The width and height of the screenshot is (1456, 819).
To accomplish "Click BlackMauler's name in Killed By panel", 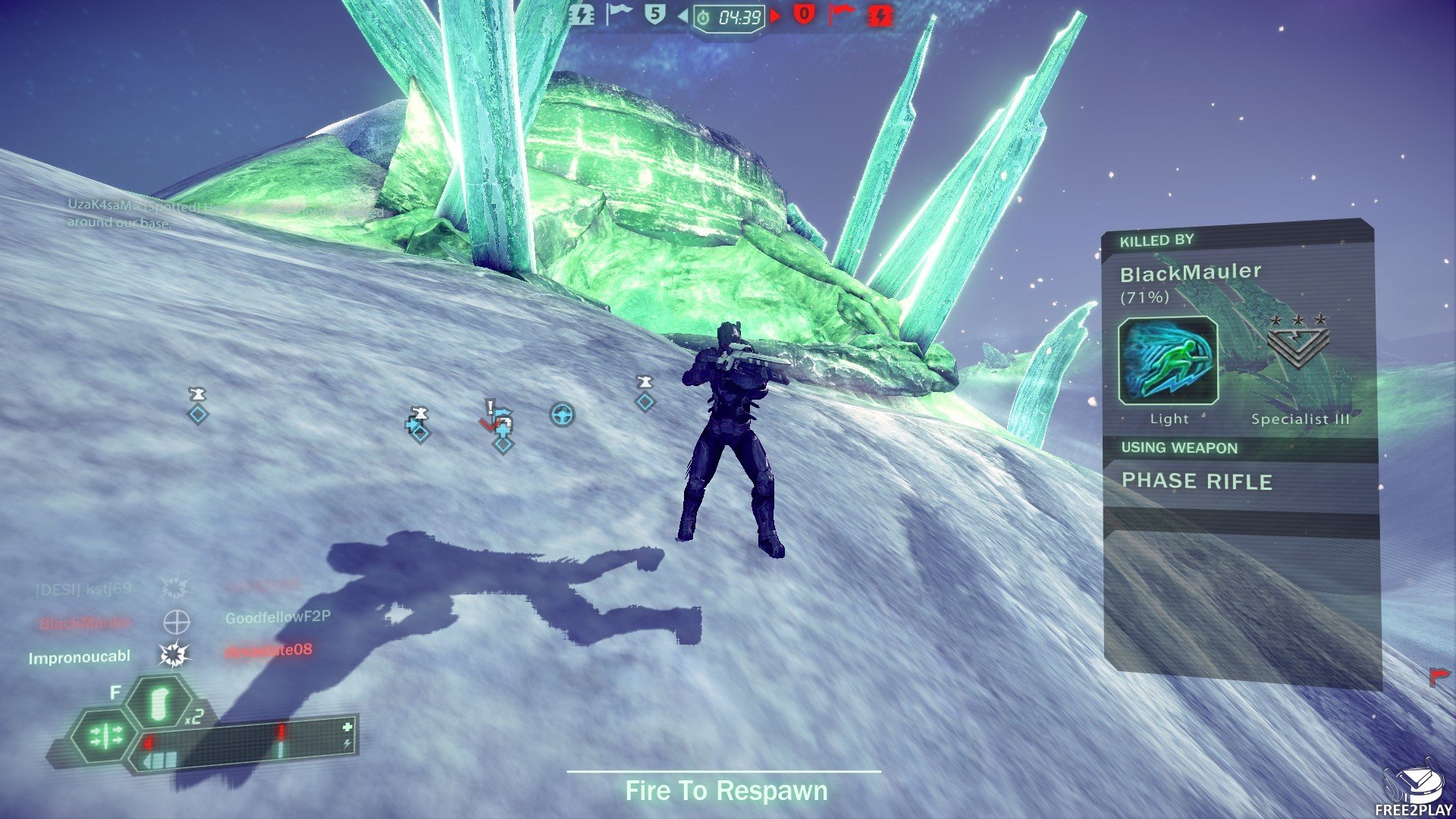I will (x=1191, y=273).
